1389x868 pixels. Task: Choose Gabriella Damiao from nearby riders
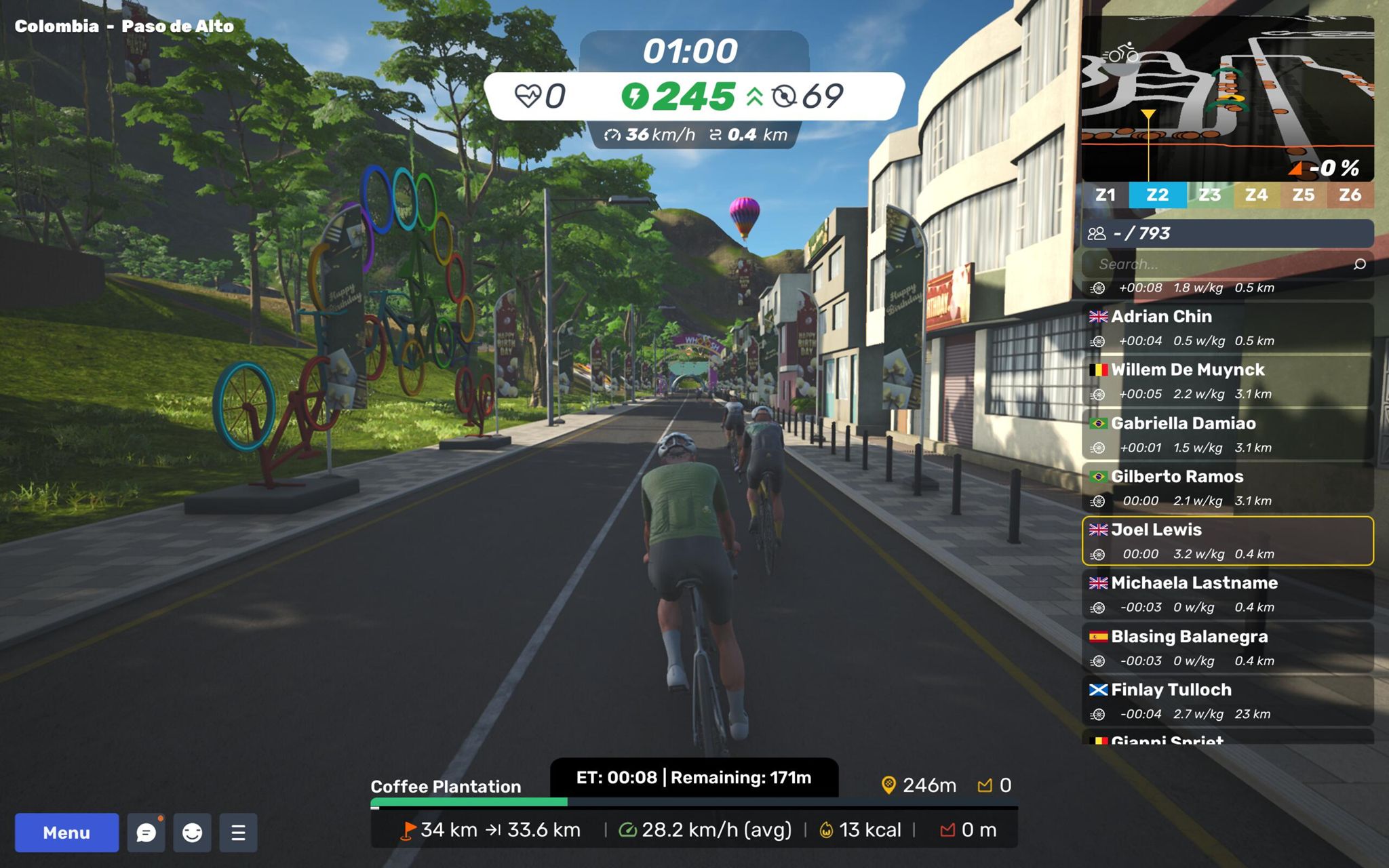click(1228, 435)
